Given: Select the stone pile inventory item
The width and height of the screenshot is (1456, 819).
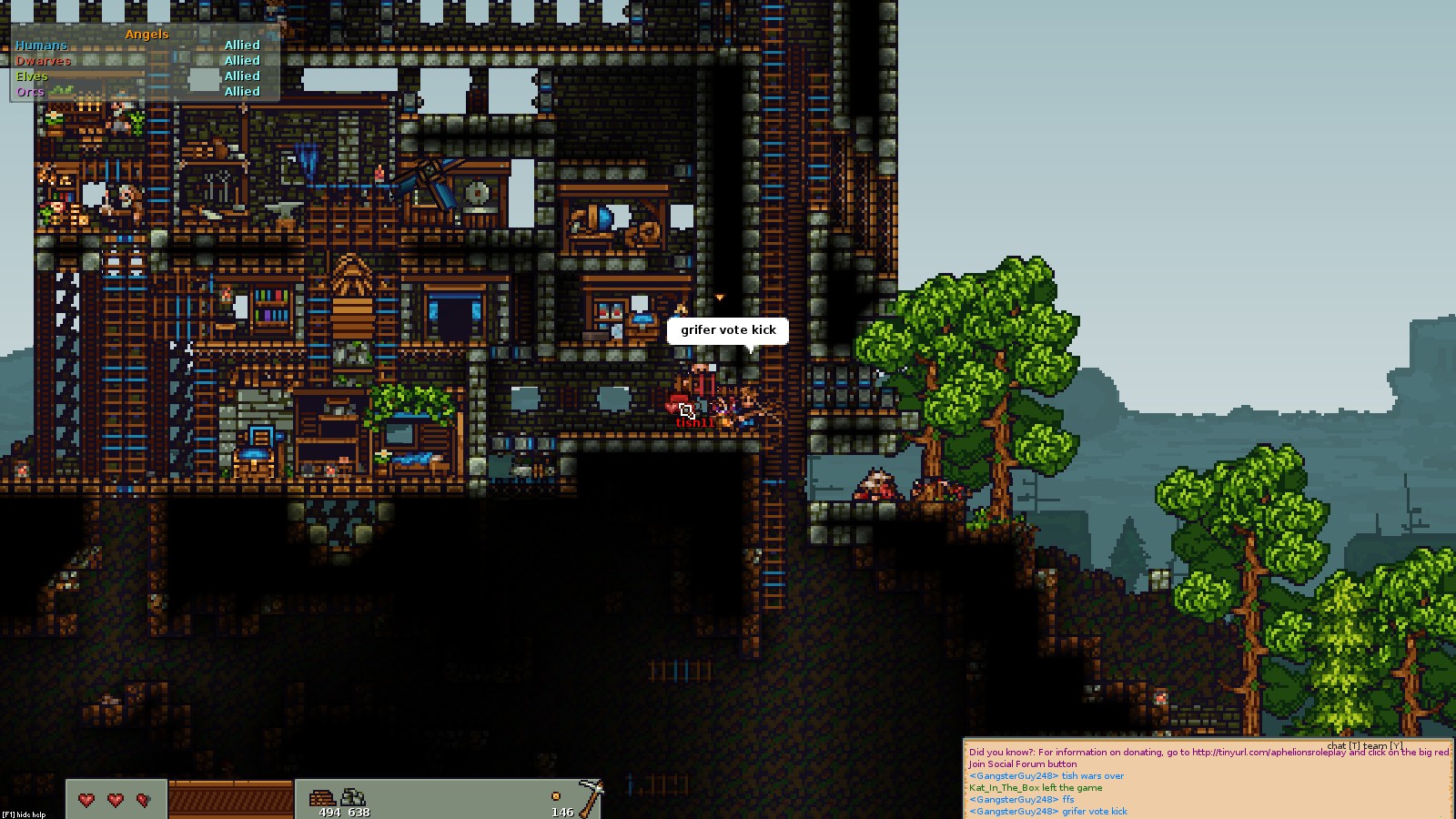Looking at the screenshot, I should coord(353,798).
